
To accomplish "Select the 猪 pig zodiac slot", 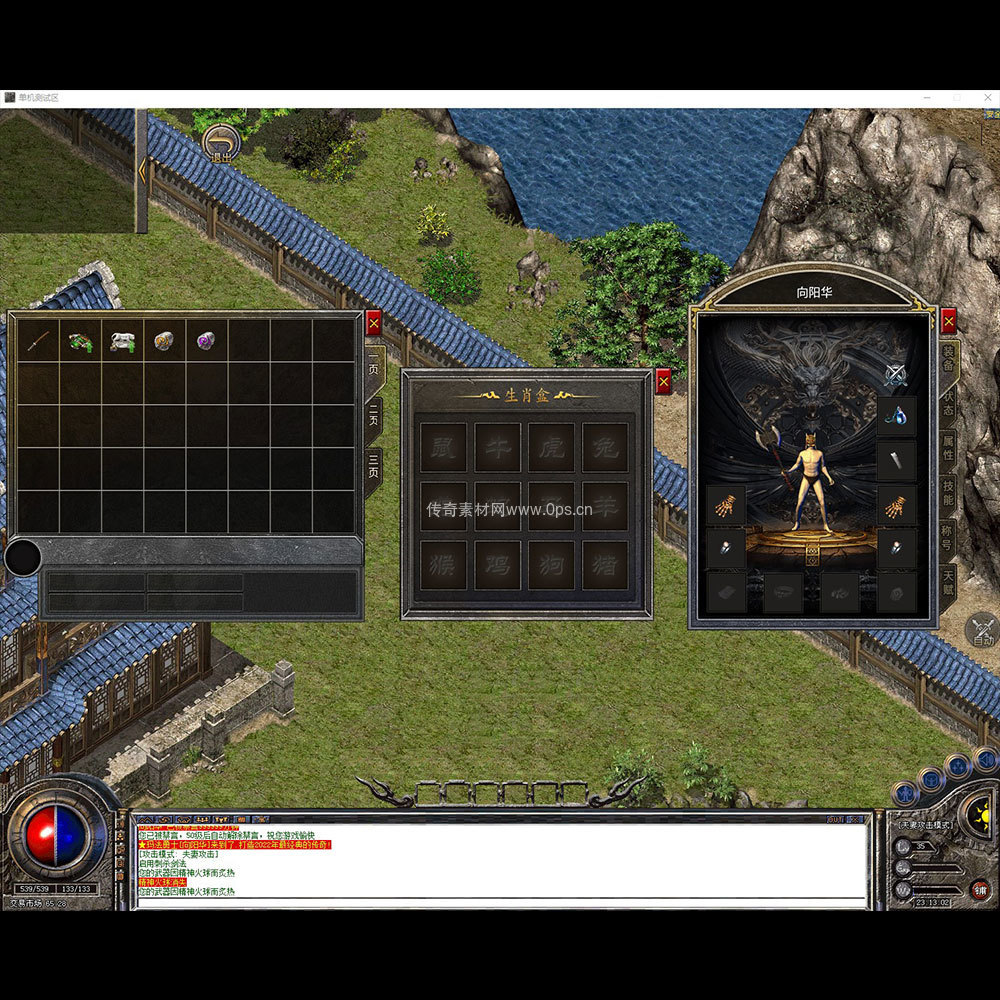I will [x=605, y=565].
